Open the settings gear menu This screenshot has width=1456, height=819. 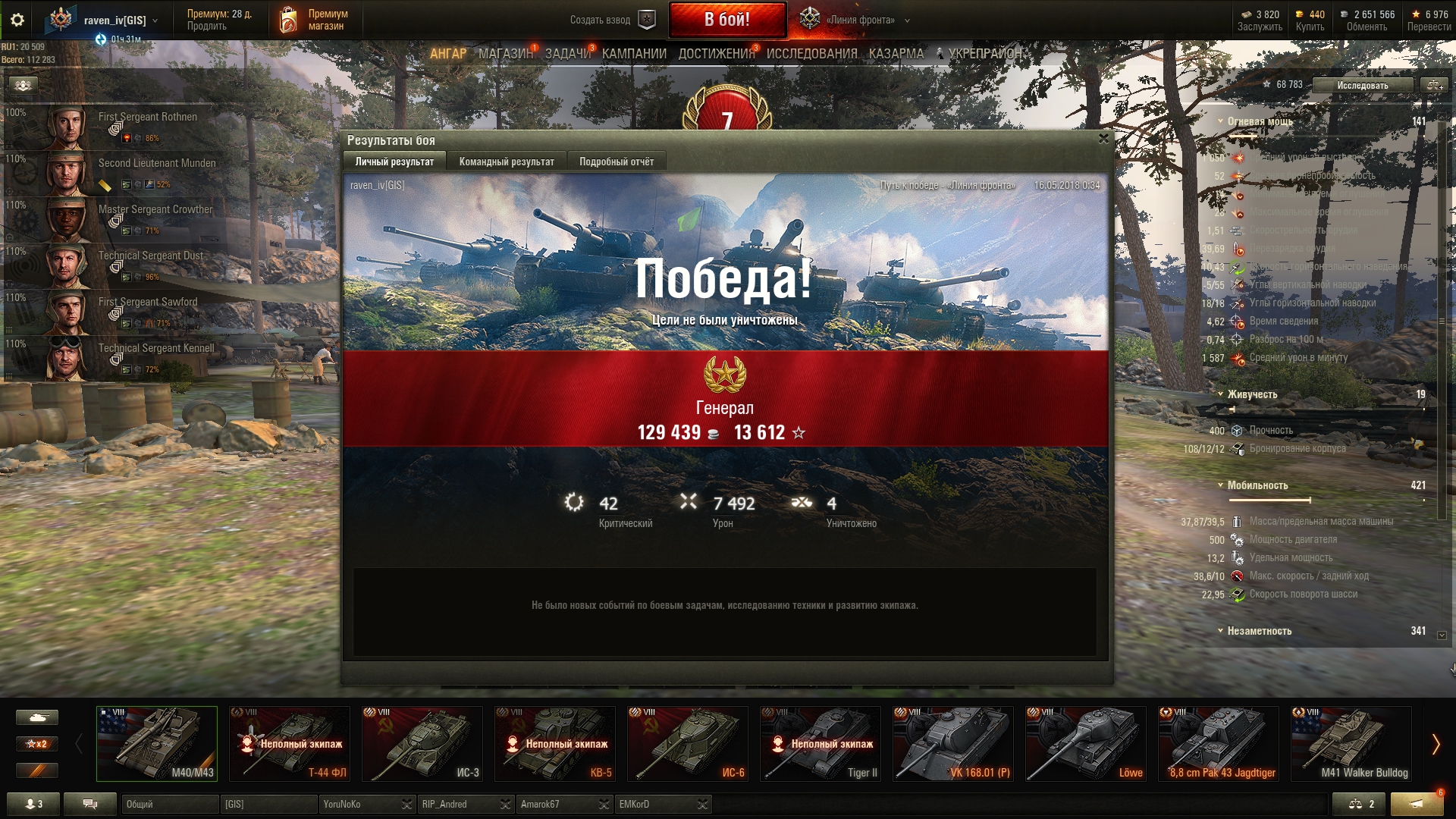(17, 20)
